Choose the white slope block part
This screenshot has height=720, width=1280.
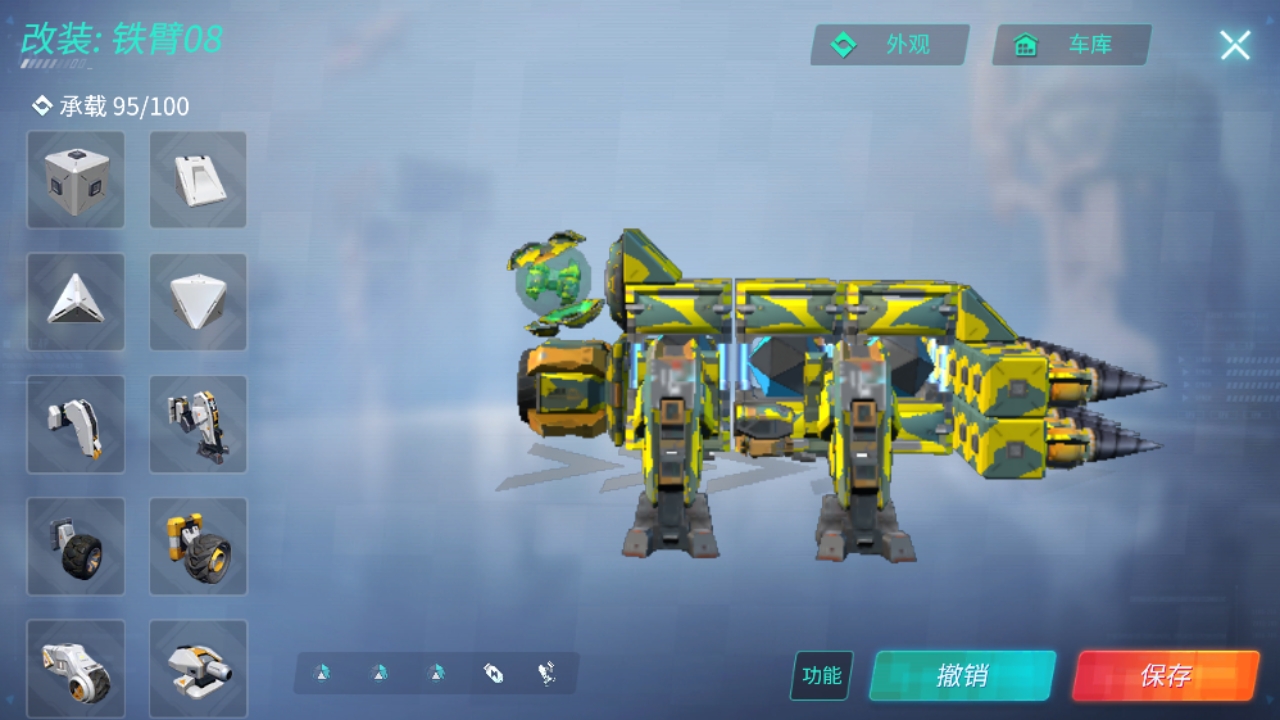[198, 179]
